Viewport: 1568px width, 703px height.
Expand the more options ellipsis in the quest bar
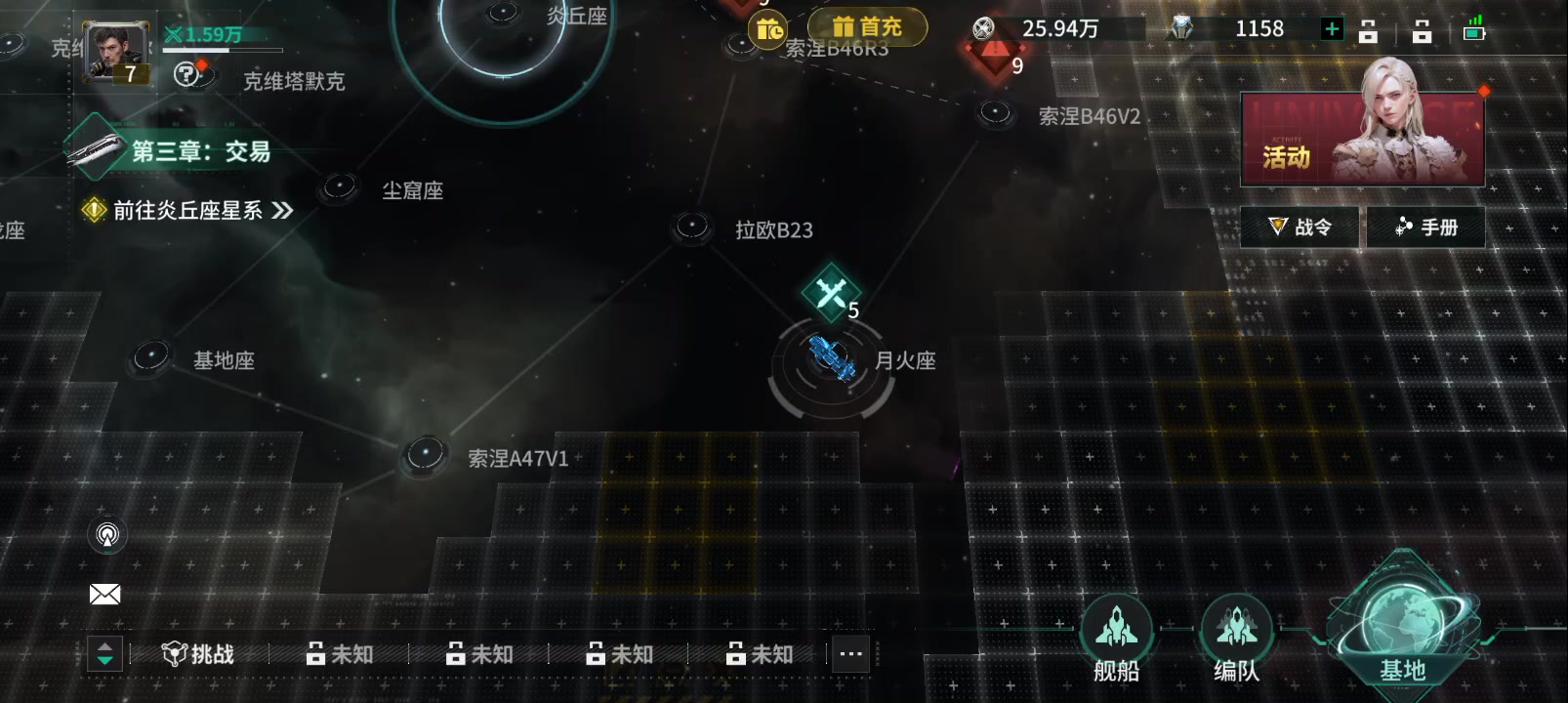tap(849, 654)
